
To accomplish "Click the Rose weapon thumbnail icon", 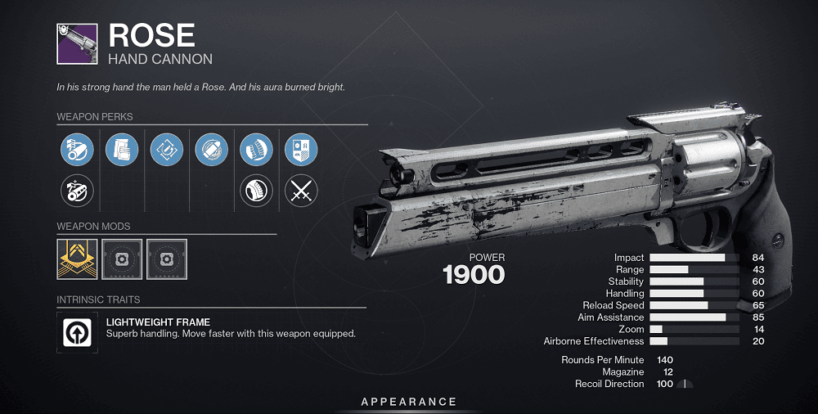I will click(x=77, y=43).
